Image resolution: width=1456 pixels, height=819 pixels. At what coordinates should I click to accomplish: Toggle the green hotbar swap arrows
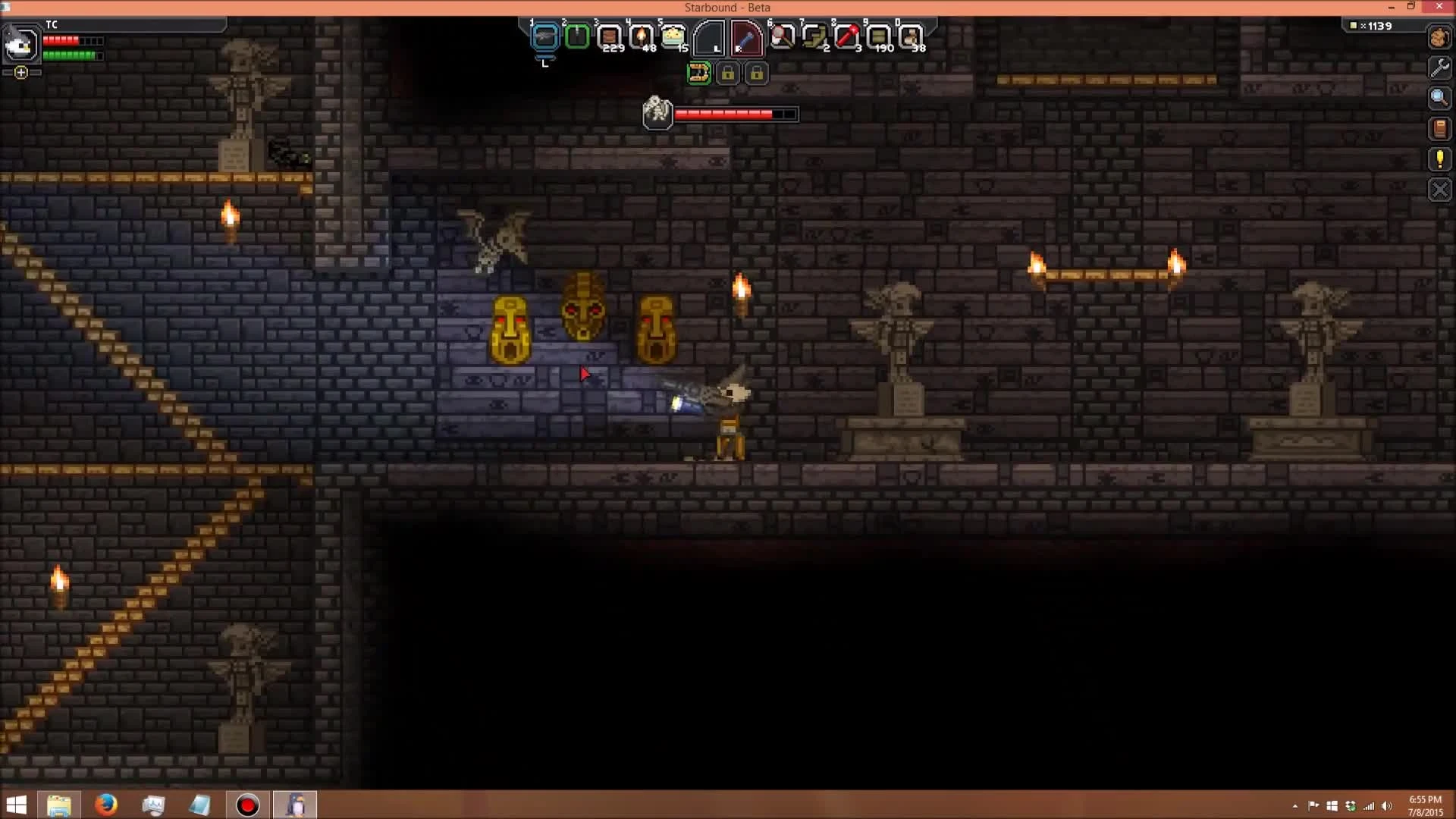coord(699,73)
